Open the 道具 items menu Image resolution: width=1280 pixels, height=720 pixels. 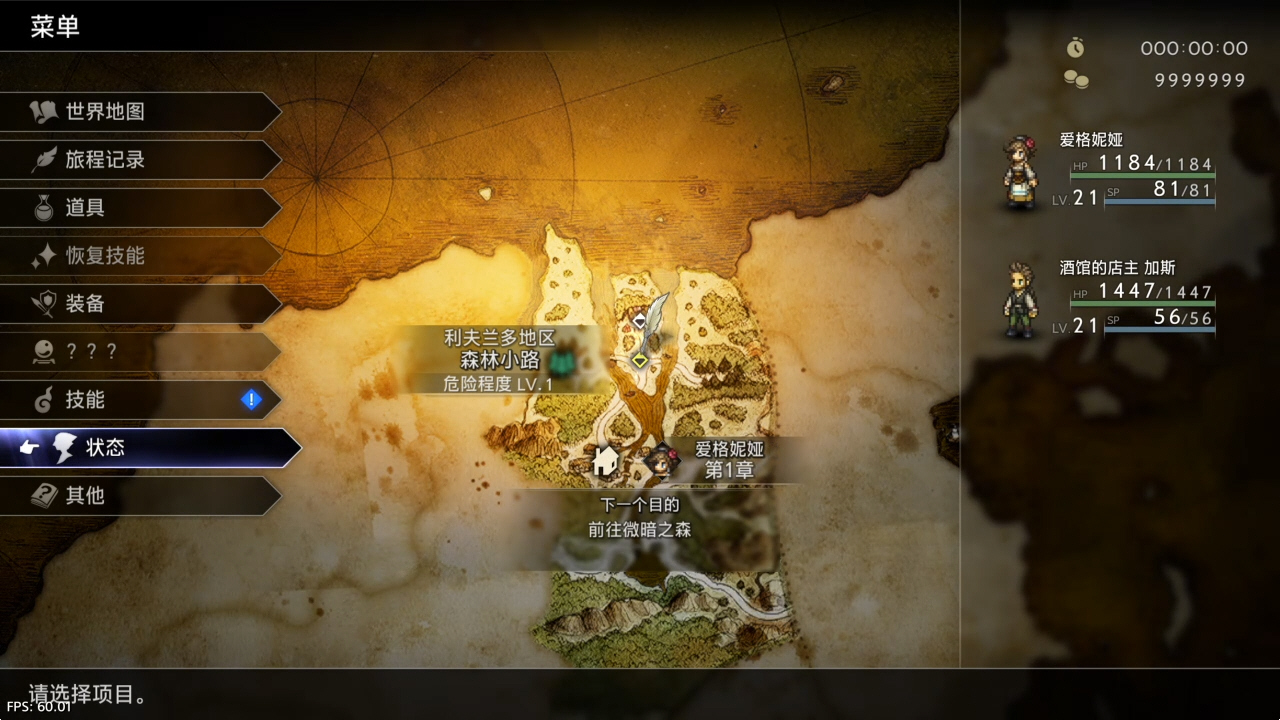[x=140, y=208]
